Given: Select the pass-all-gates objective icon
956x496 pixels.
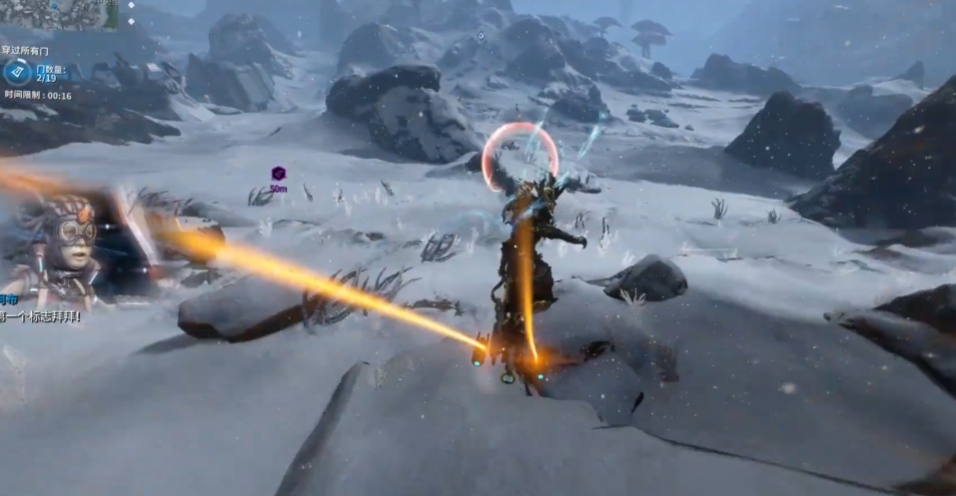Looking at the screenshot, I should [17, 71].
